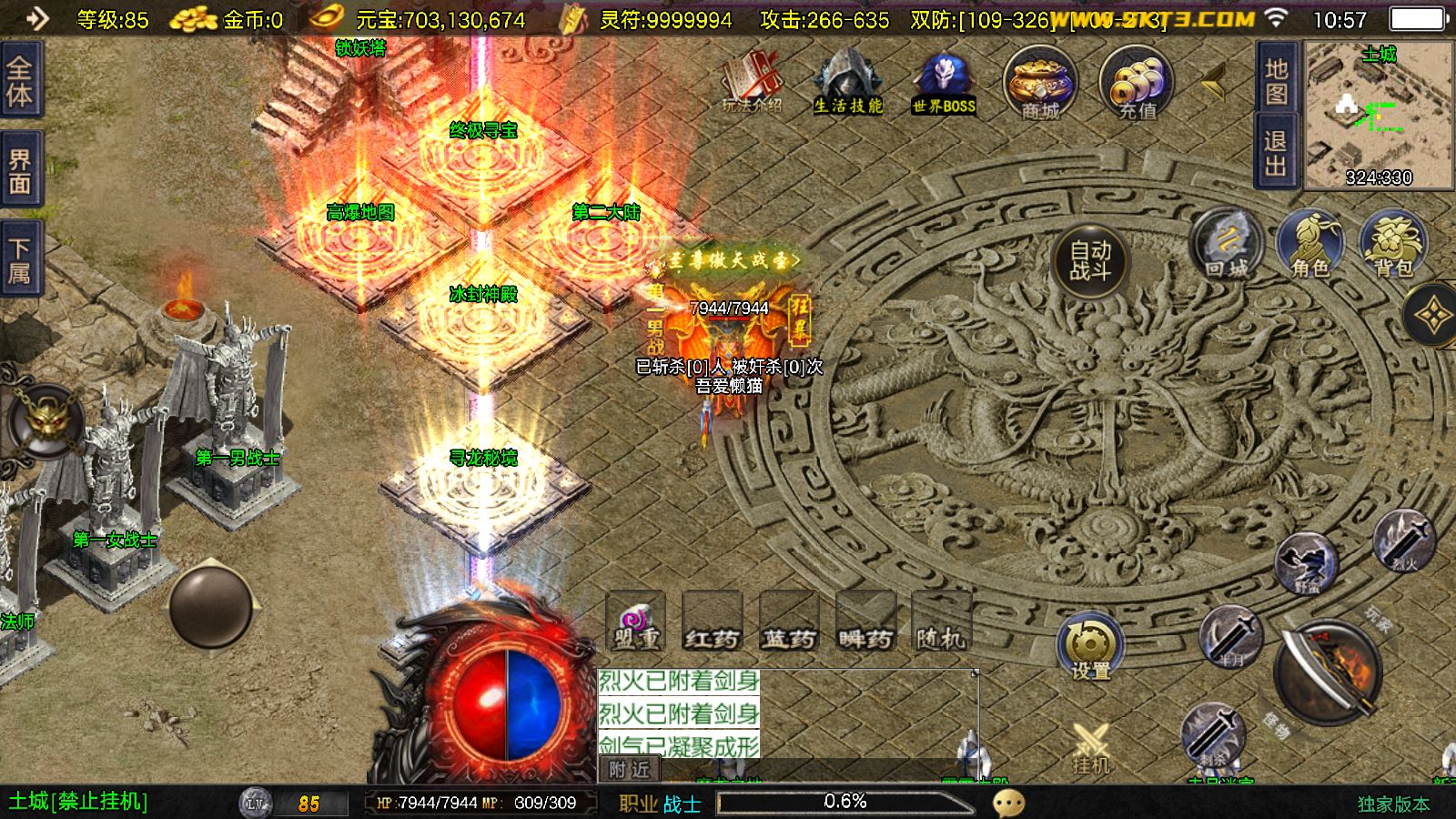The height and width of the screenshot is (819, 1456).
Task: Click the 退出 exit button
Action: (x=1276, y=153)
